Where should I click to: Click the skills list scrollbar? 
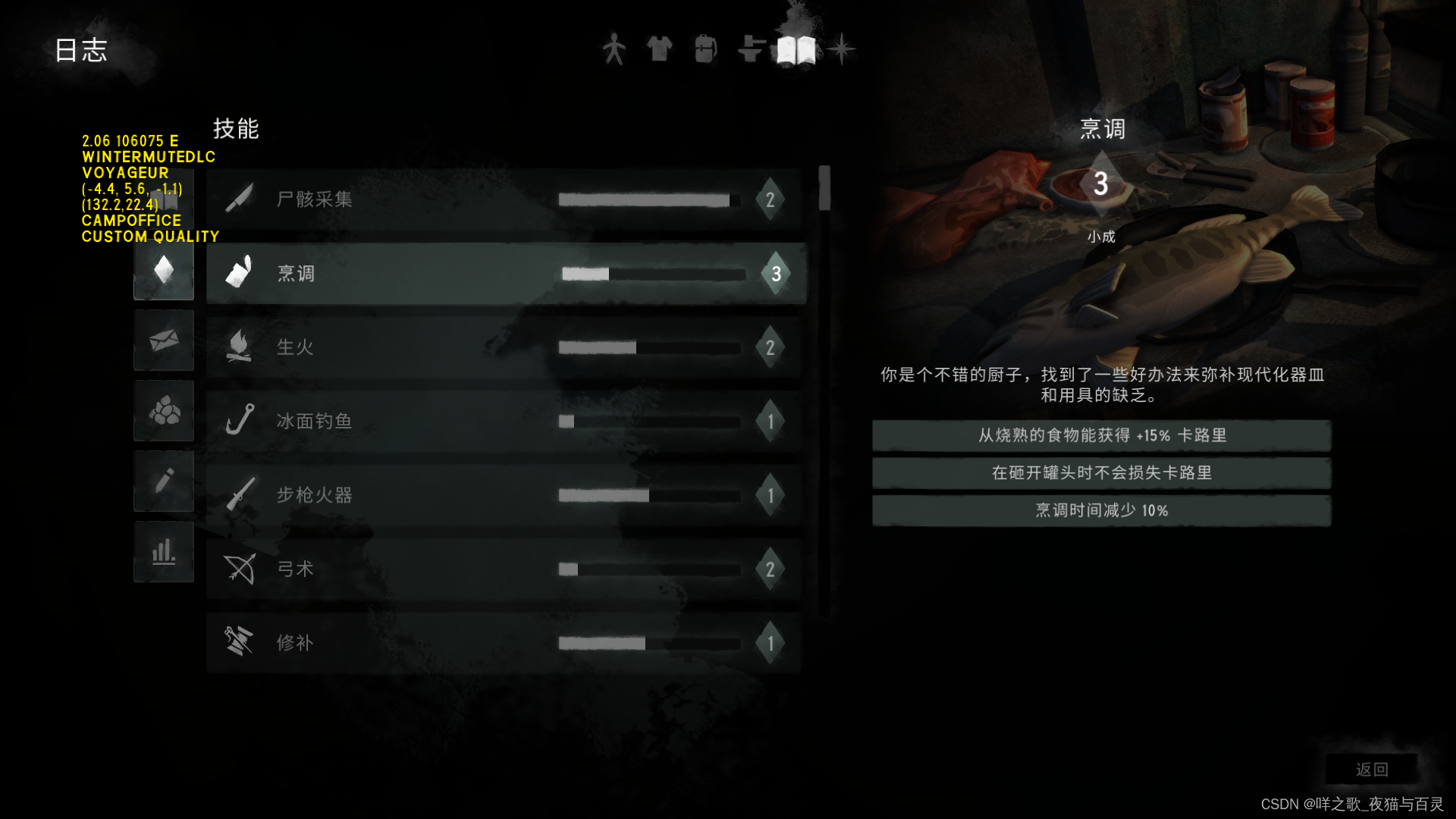(824, 188)
